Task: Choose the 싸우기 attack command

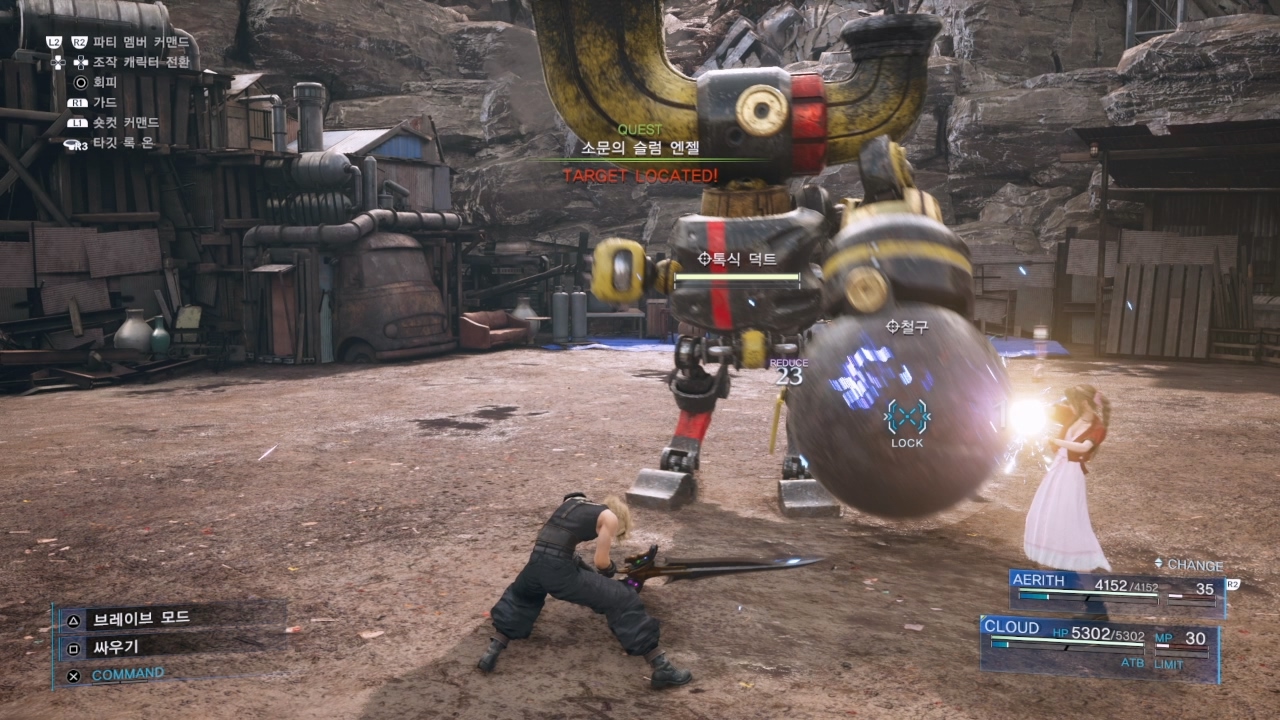Action: click(116, 647)
